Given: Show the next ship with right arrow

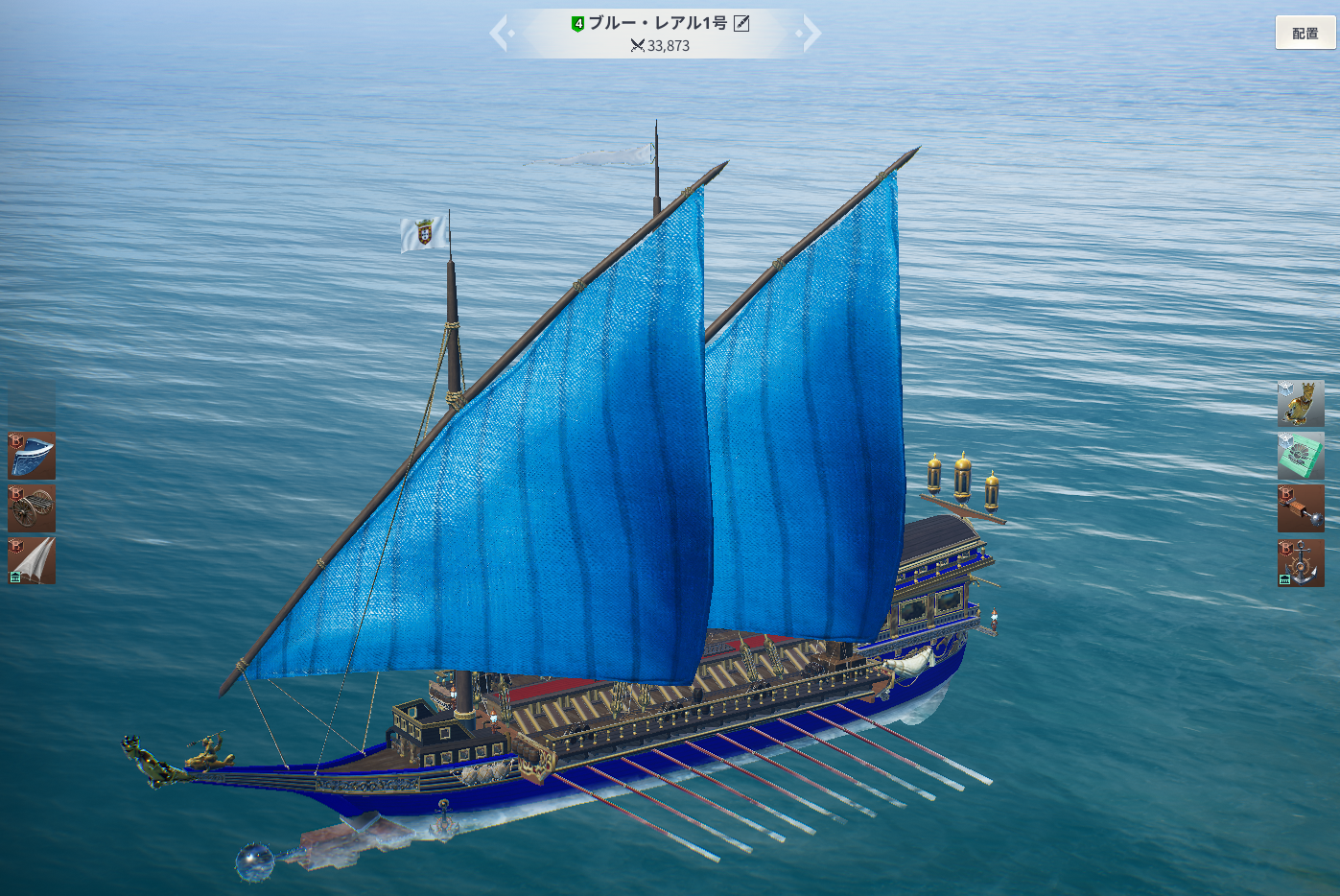Looking at the screenshot, I should pyautogui.click(x=811, y=34).
